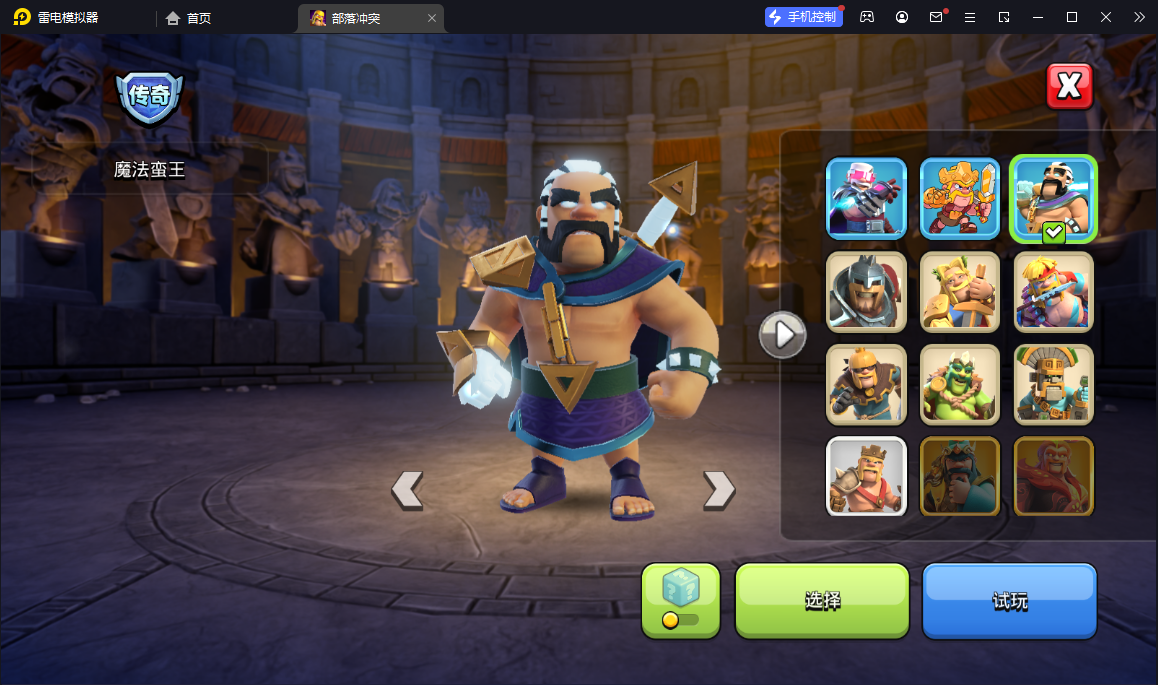Select the stone totem headdress king skin
Viewport: 1158px width, 685px height.
(x=1053, y=384)
